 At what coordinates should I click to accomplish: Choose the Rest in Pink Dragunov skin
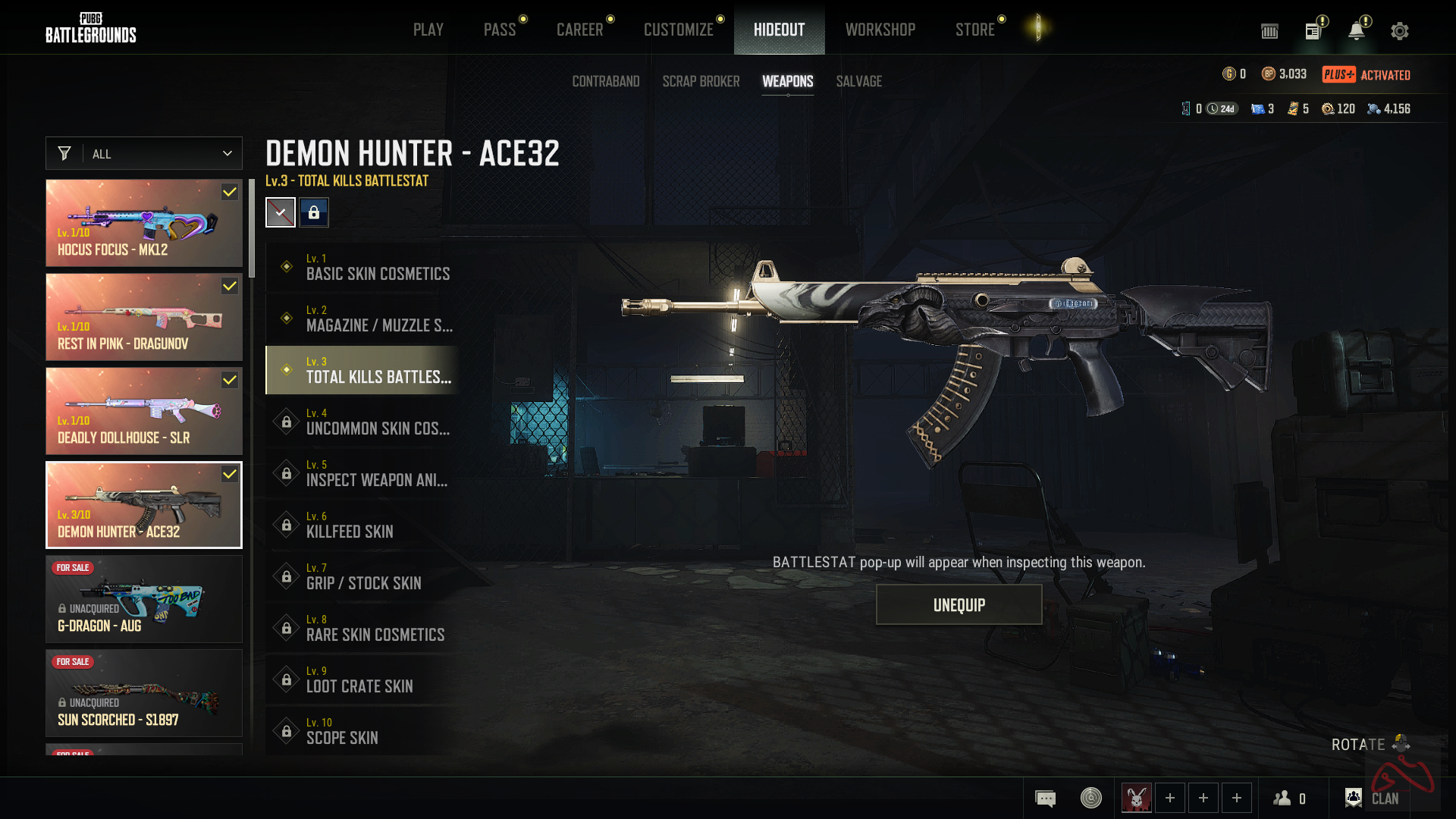(x=144, y=317)
